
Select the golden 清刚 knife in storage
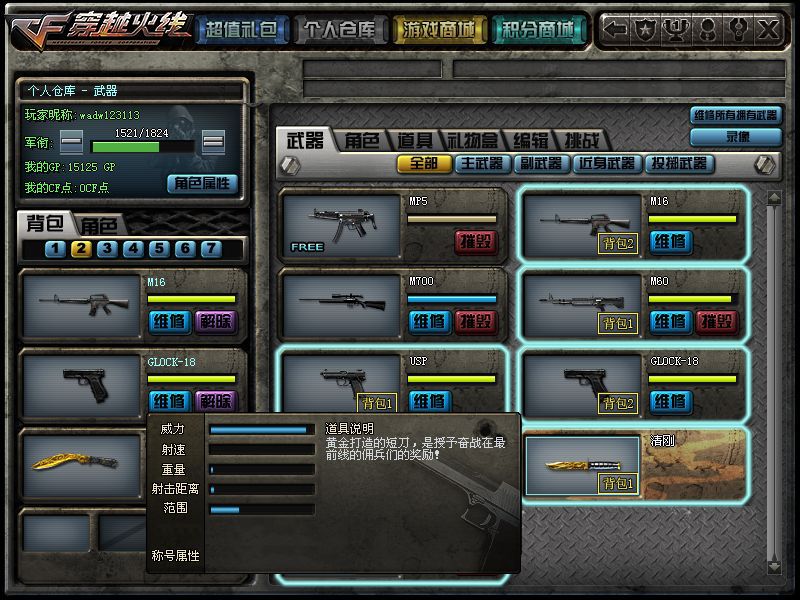coord(581,464)
